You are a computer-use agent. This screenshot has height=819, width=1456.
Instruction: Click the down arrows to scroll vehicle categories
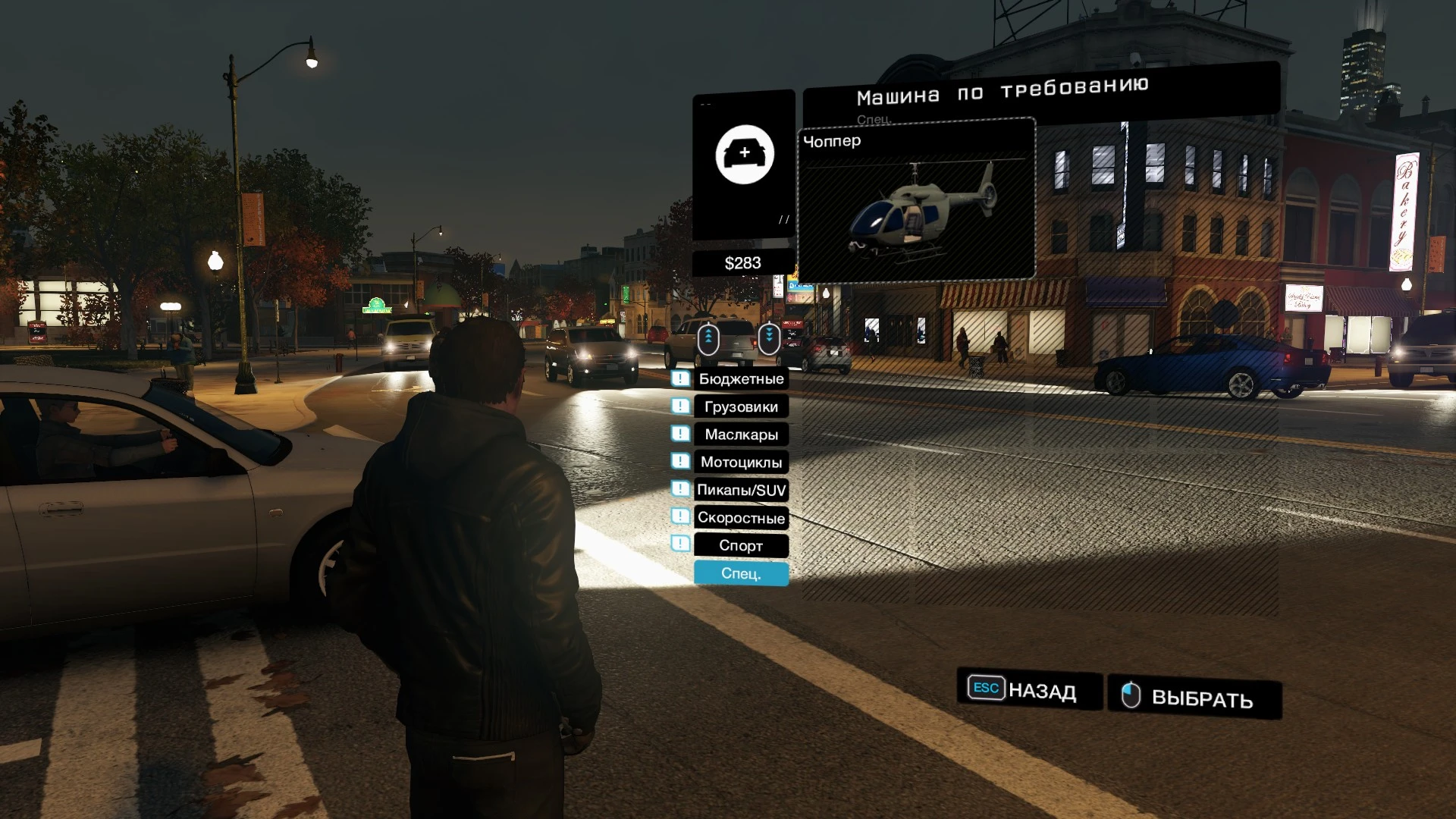coord(768,339)
